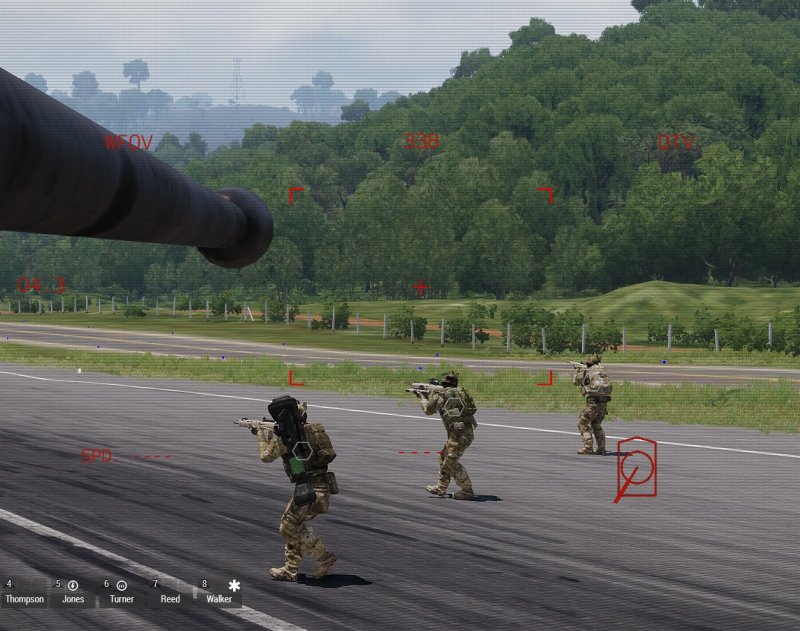Select squad member Thompson in the command bar
The height and width of the screenshot is (631, 800).
(x=24, y=593)
